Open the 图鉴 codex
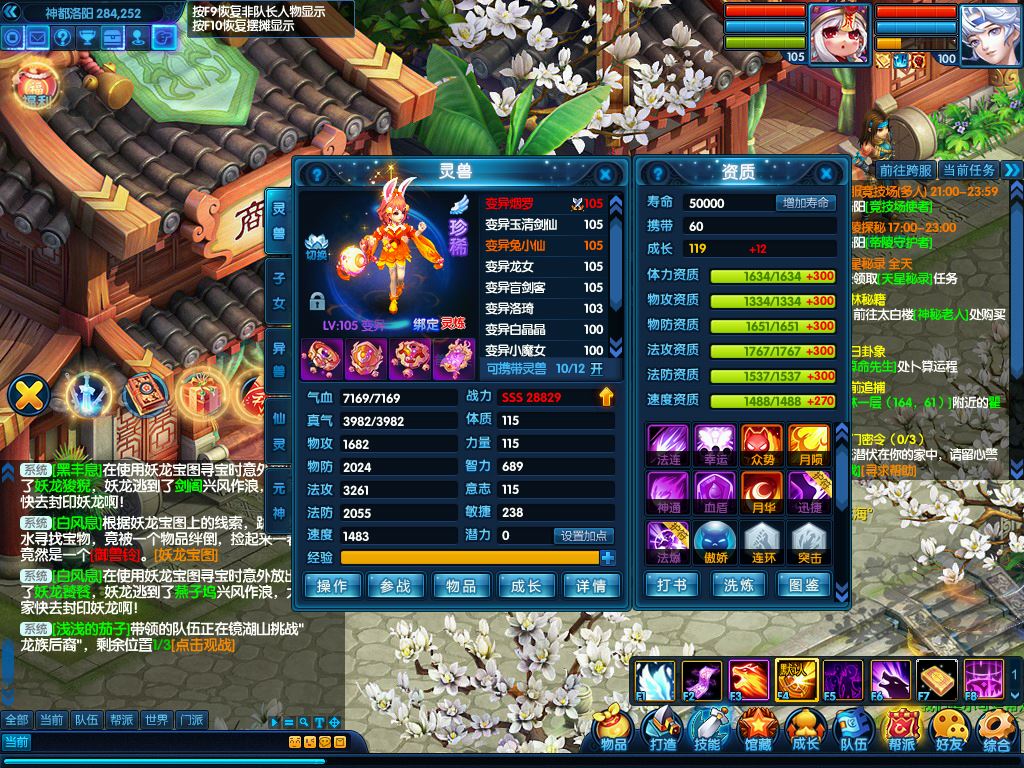The image size is (1024, 768). coord(804,585)
